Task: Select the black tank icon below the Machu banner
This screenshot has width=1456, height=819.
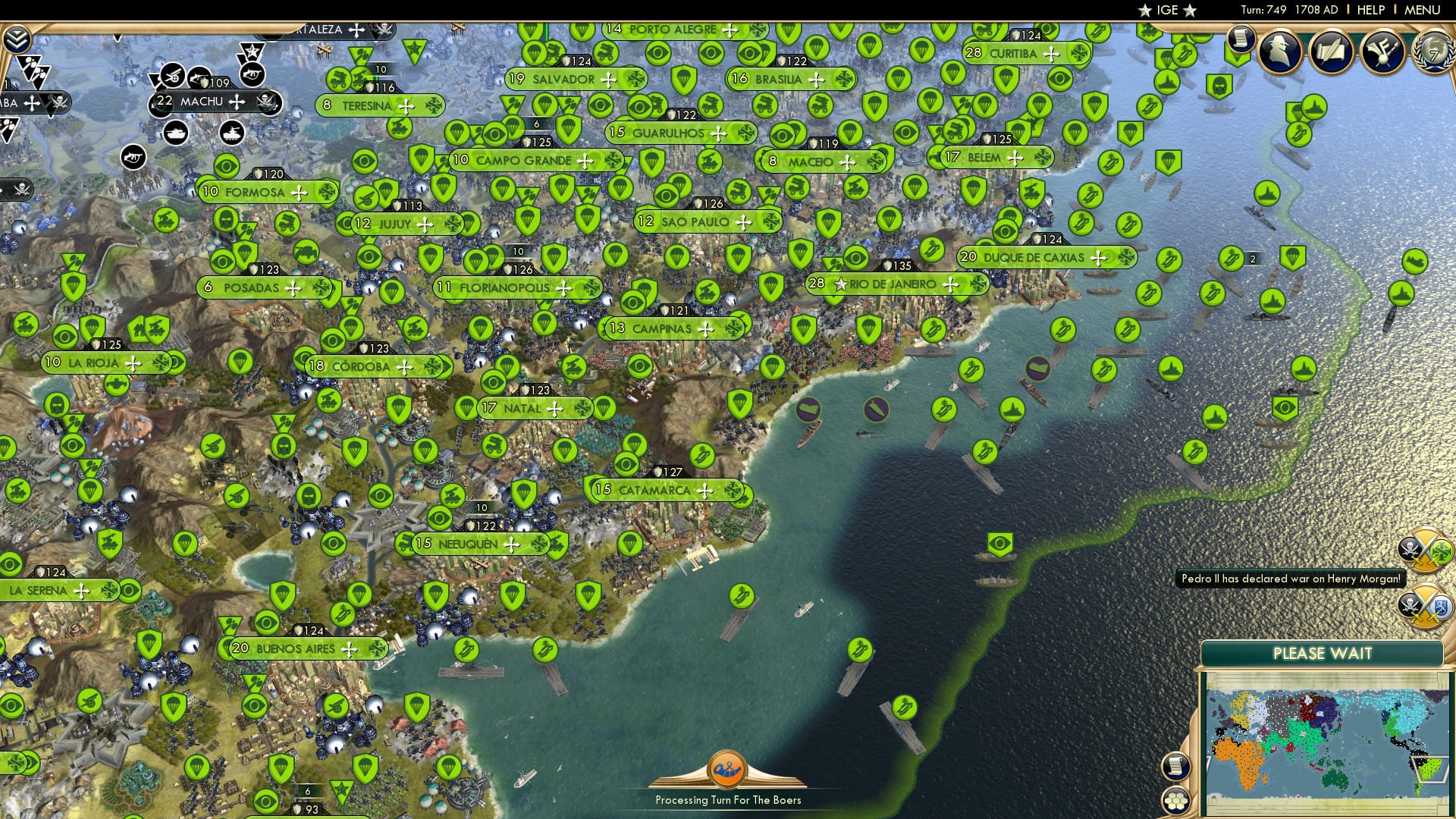Action: pyautogui.click(x=176, y=134)
